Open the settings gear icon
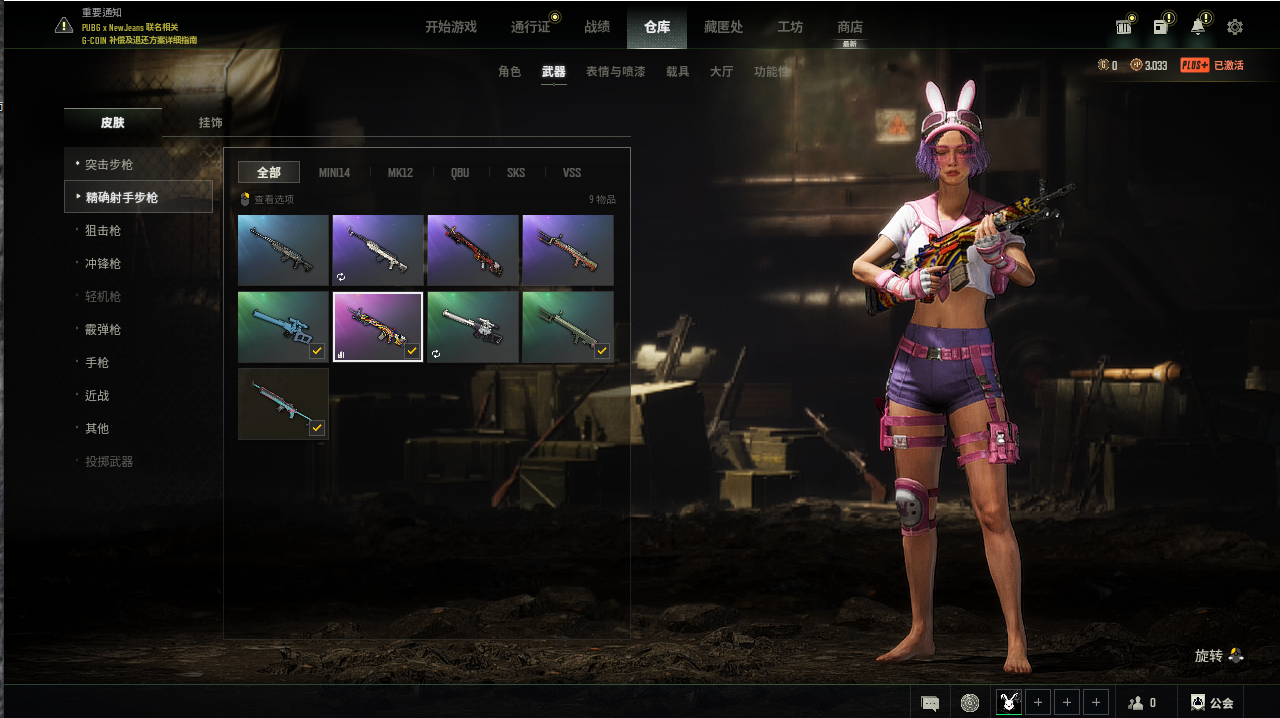This screenshot has width=1280, height=718. (1235, 27)
